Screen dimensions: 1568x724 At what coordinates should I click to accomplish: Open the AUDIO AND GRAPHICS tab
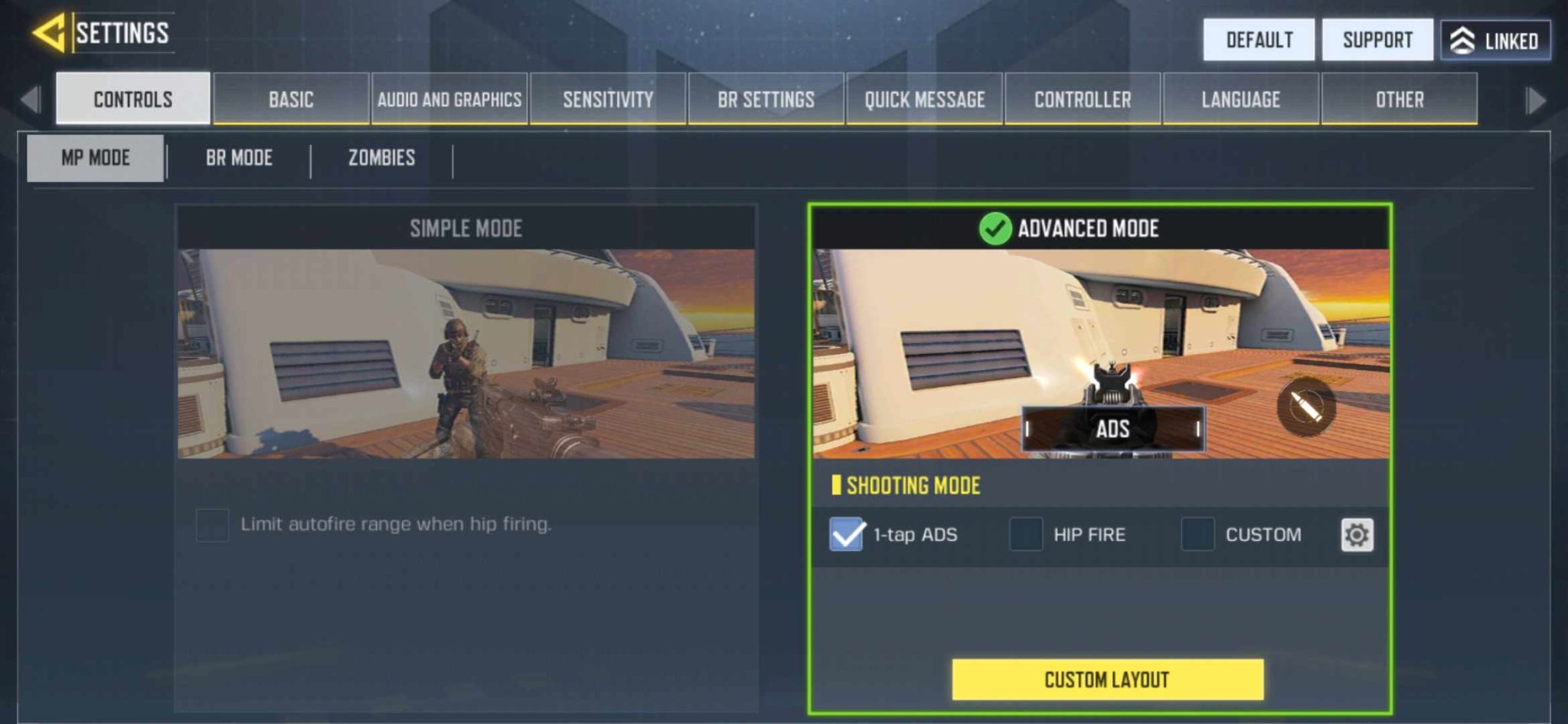click(x=451, y=99)
